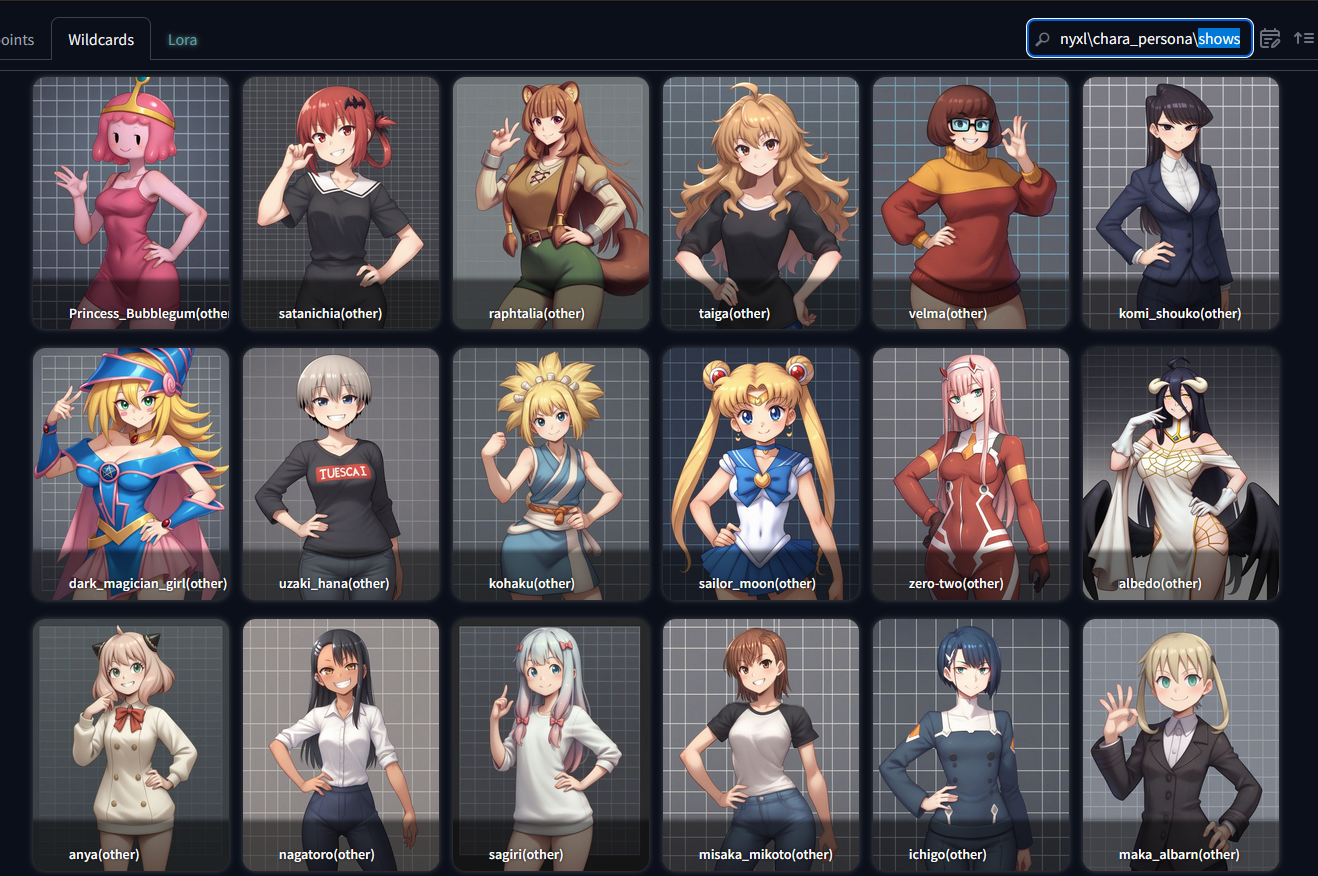Select the komi_shouko card
Viewport: 1318px width, 876px height.
(x=1181, y=203)
